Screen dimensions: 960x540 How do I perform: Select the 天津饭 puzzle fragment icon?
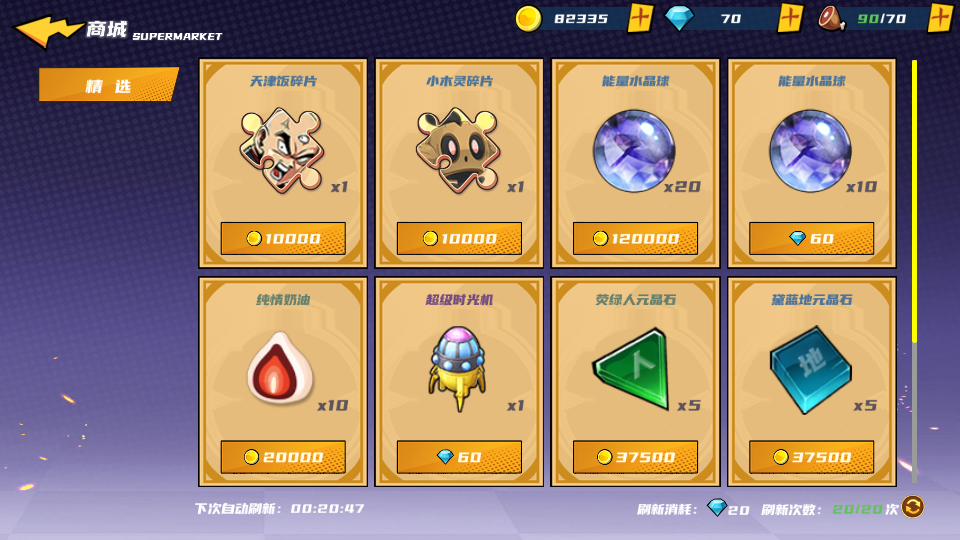pyautogui.click(x=282, y=150)
